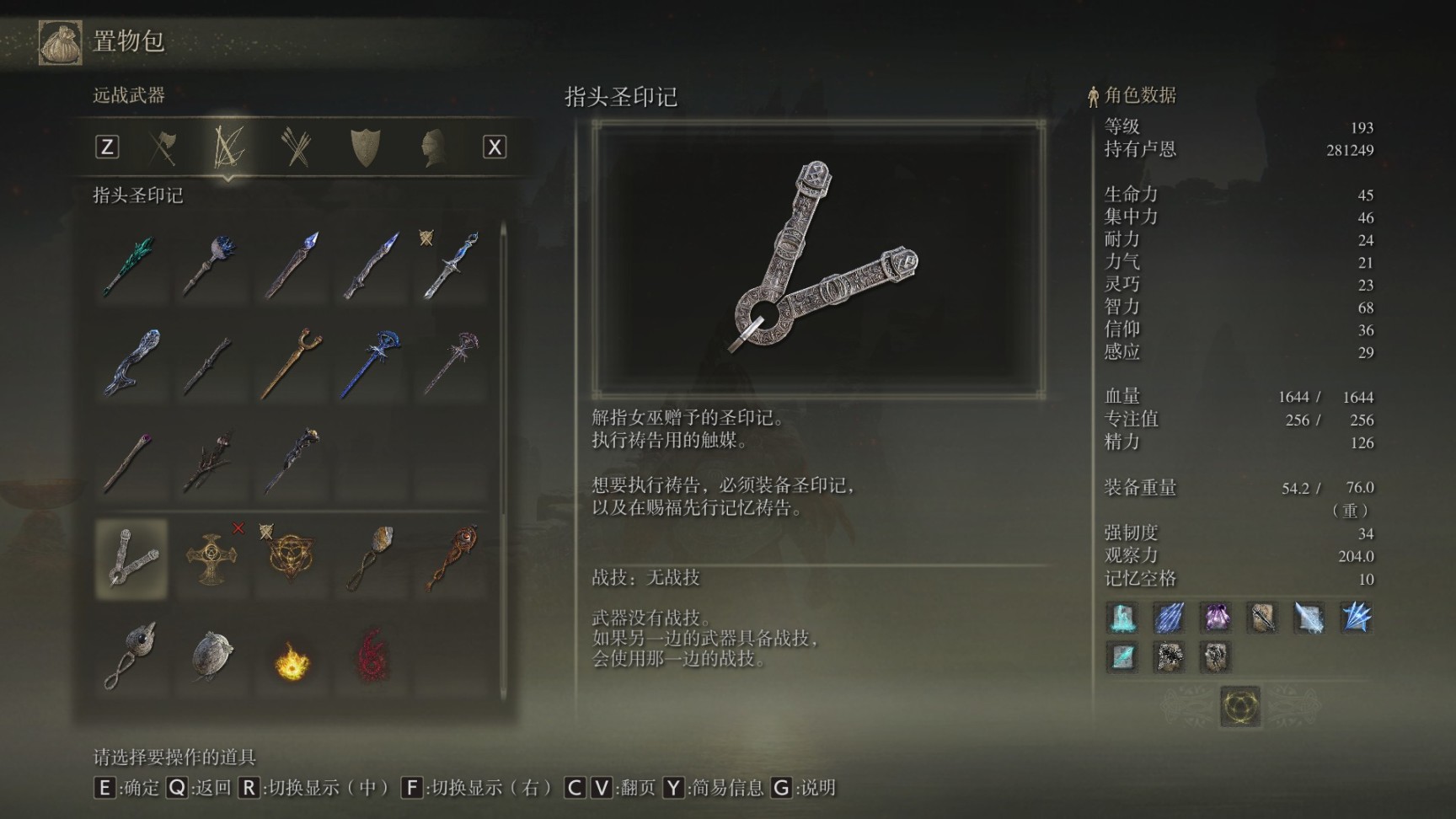The height and width of the screenshot is (819, 1456).
Task: Select the golden forked staff
Action: [x=292, y=363]
